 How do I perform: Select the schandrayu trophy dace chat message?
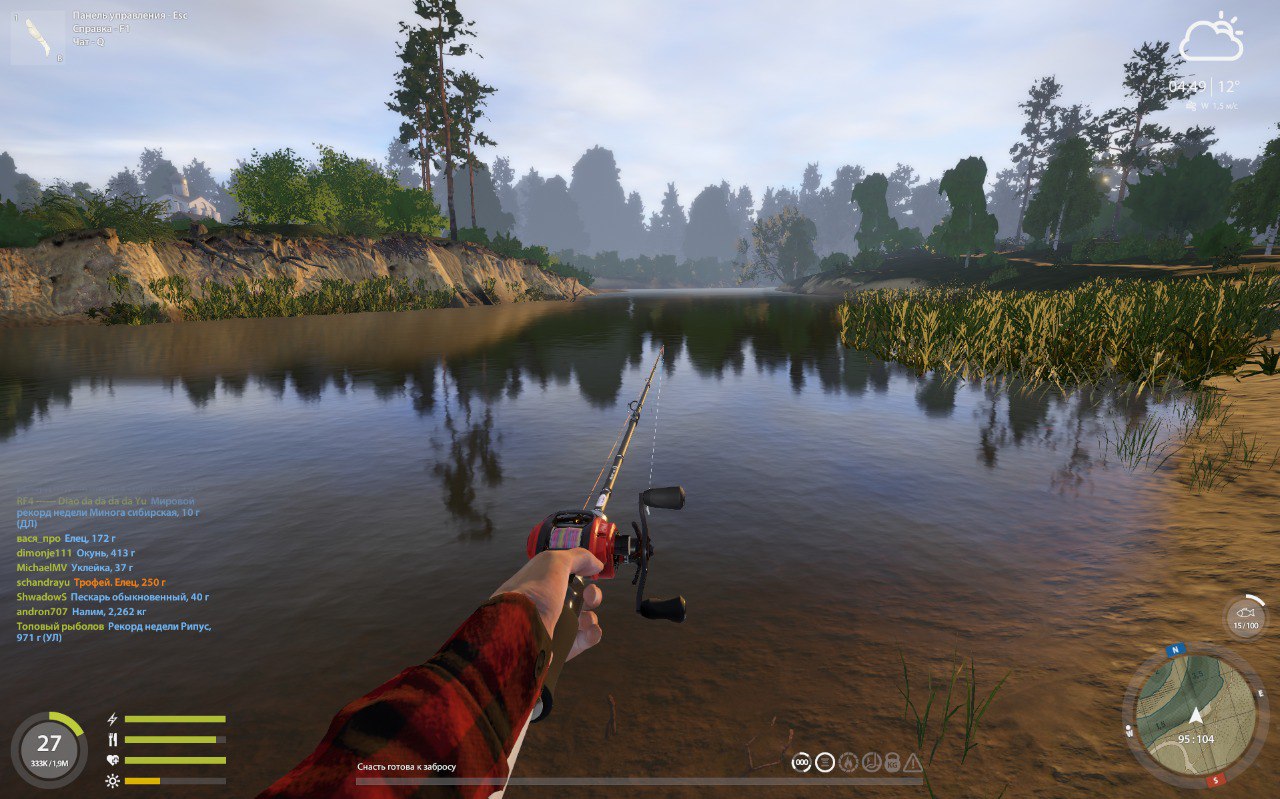click(x=91, y=582)
